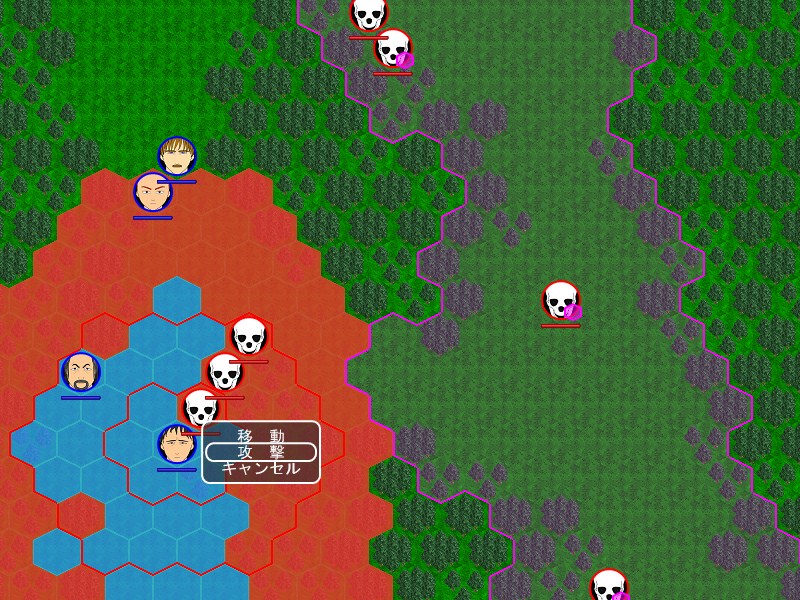Select the blond-haired unit portrait
Screen dimensions: 800x600
tap(177, 156)
